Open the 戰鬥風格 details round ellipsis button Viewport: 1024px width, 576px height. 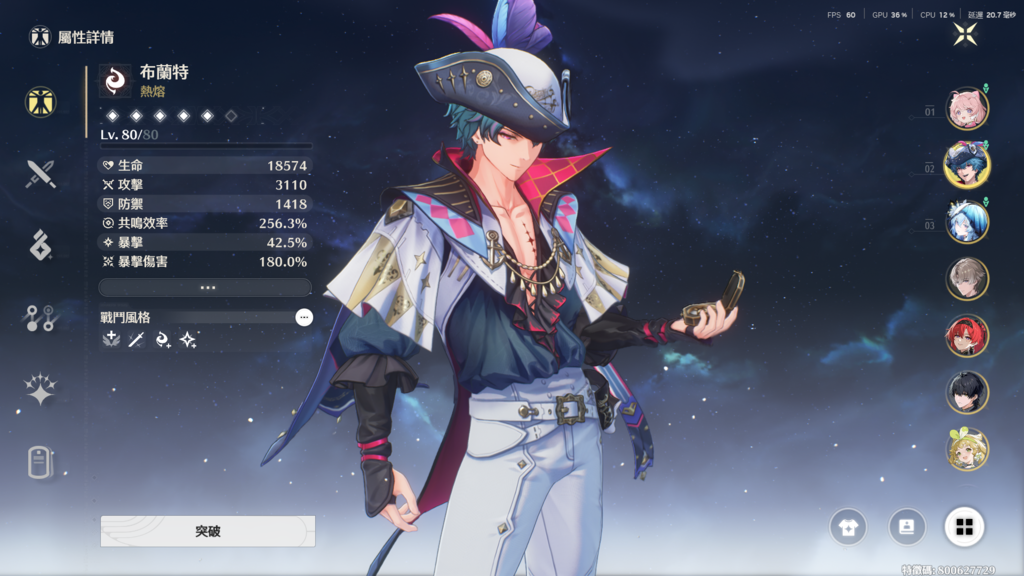tap(304, 317)
